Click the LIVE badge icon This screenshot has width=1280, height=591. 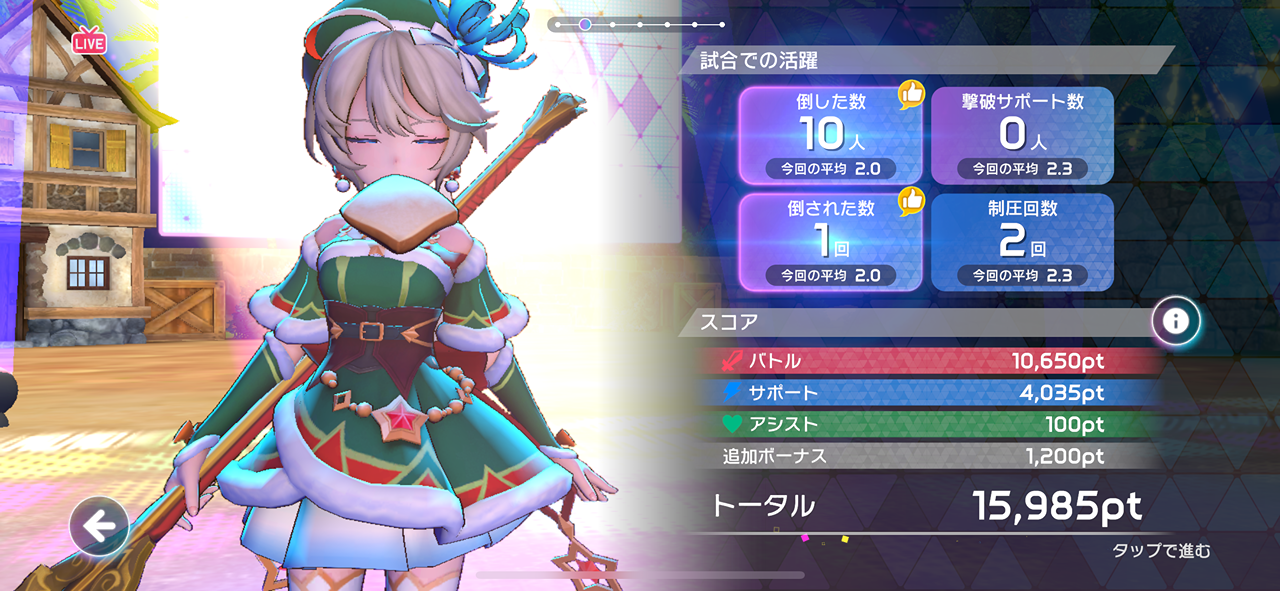click(88, 42)
